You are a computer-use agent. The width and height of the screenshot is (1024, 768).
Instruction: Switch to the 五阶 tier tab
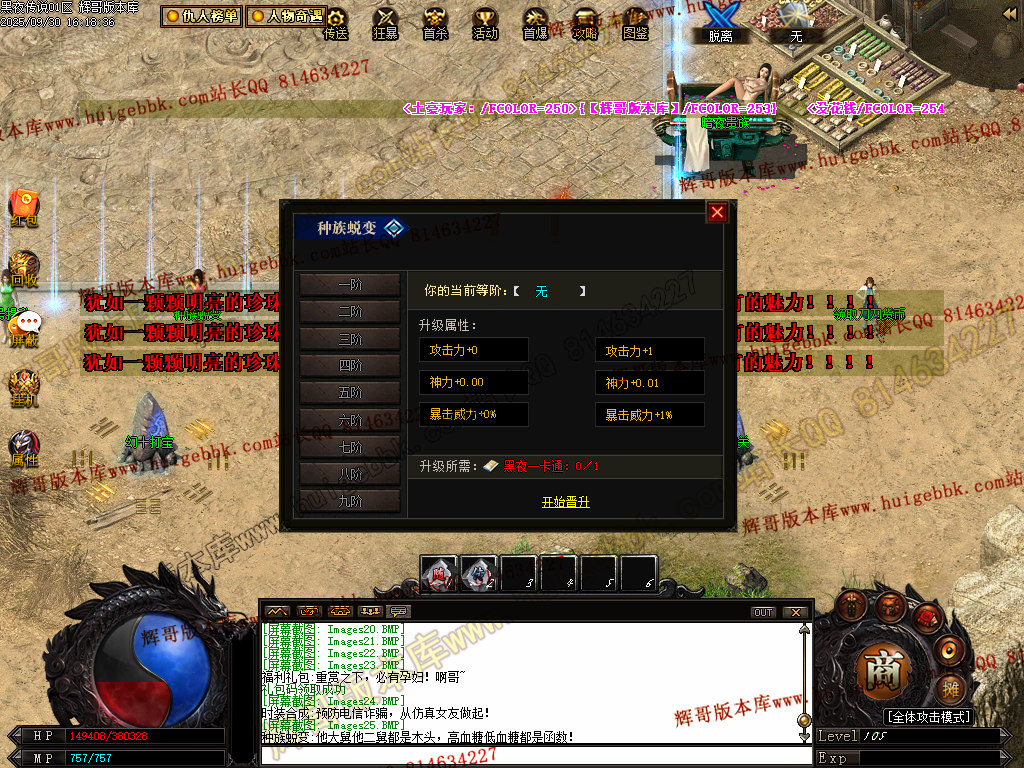[350, 393]
